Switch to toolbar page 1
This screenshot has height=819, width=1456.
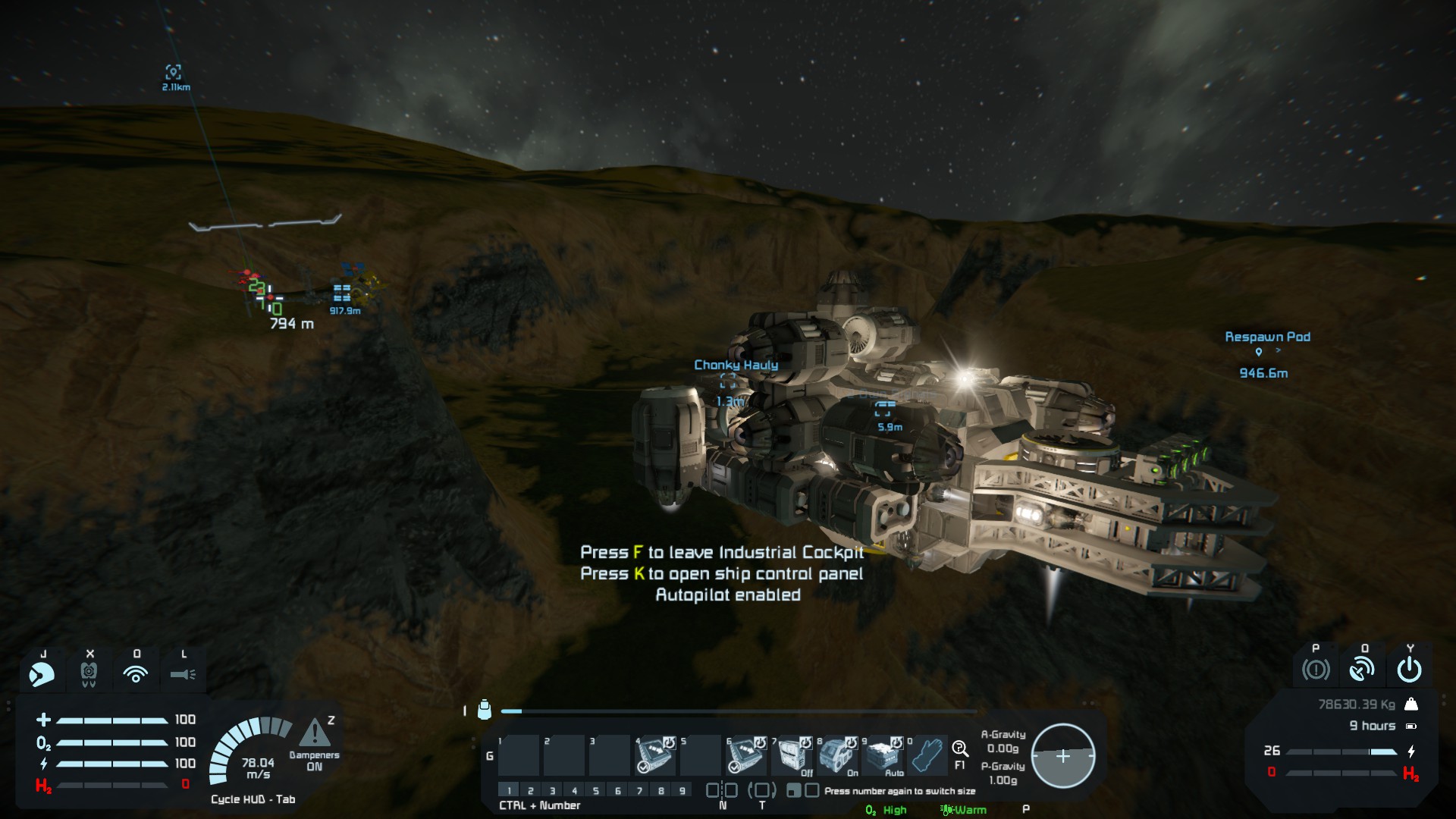509,790
